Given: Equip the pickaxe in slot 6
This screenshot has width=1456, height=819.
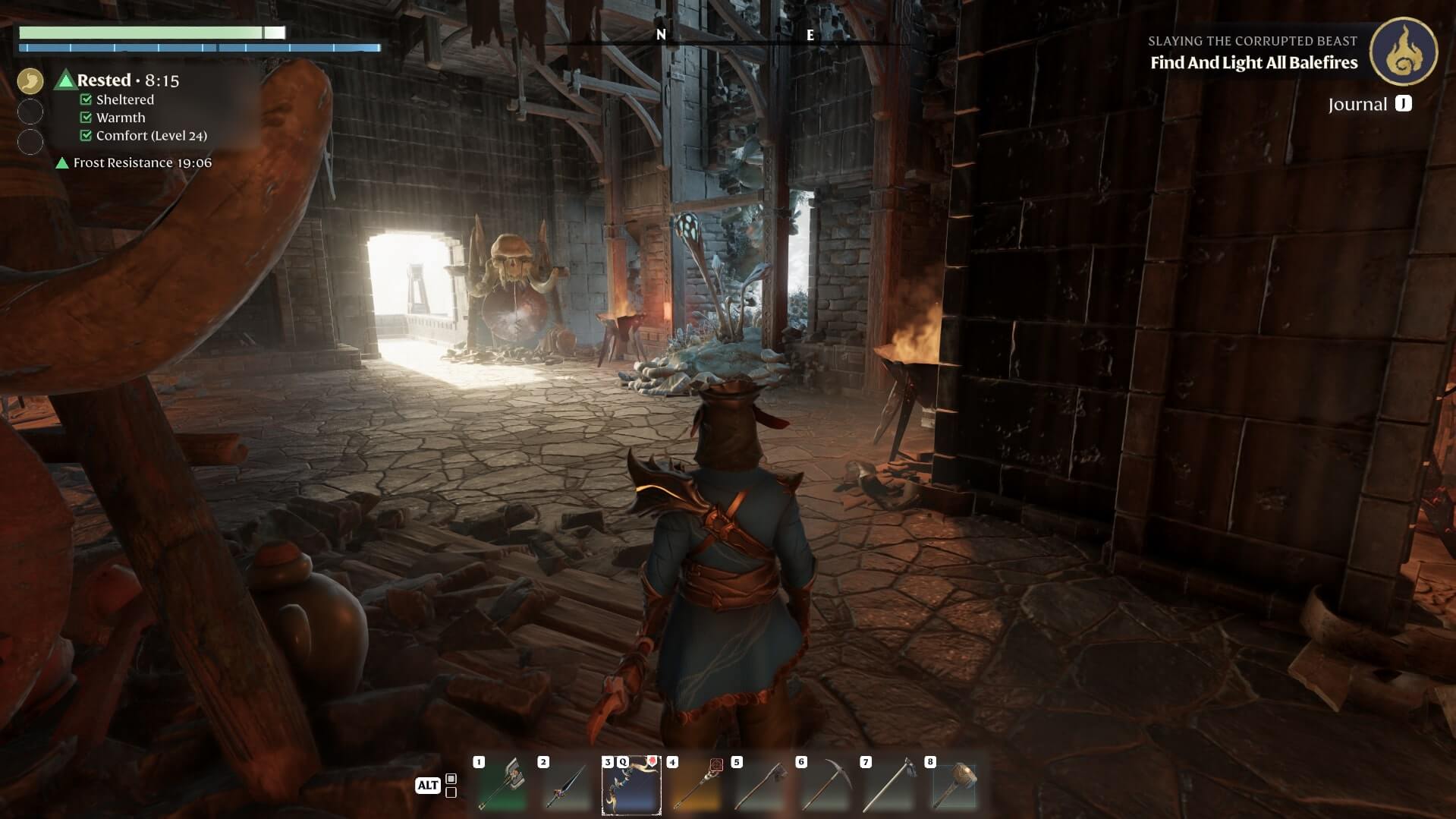Looking at the screenshot, I should point(825,786).
